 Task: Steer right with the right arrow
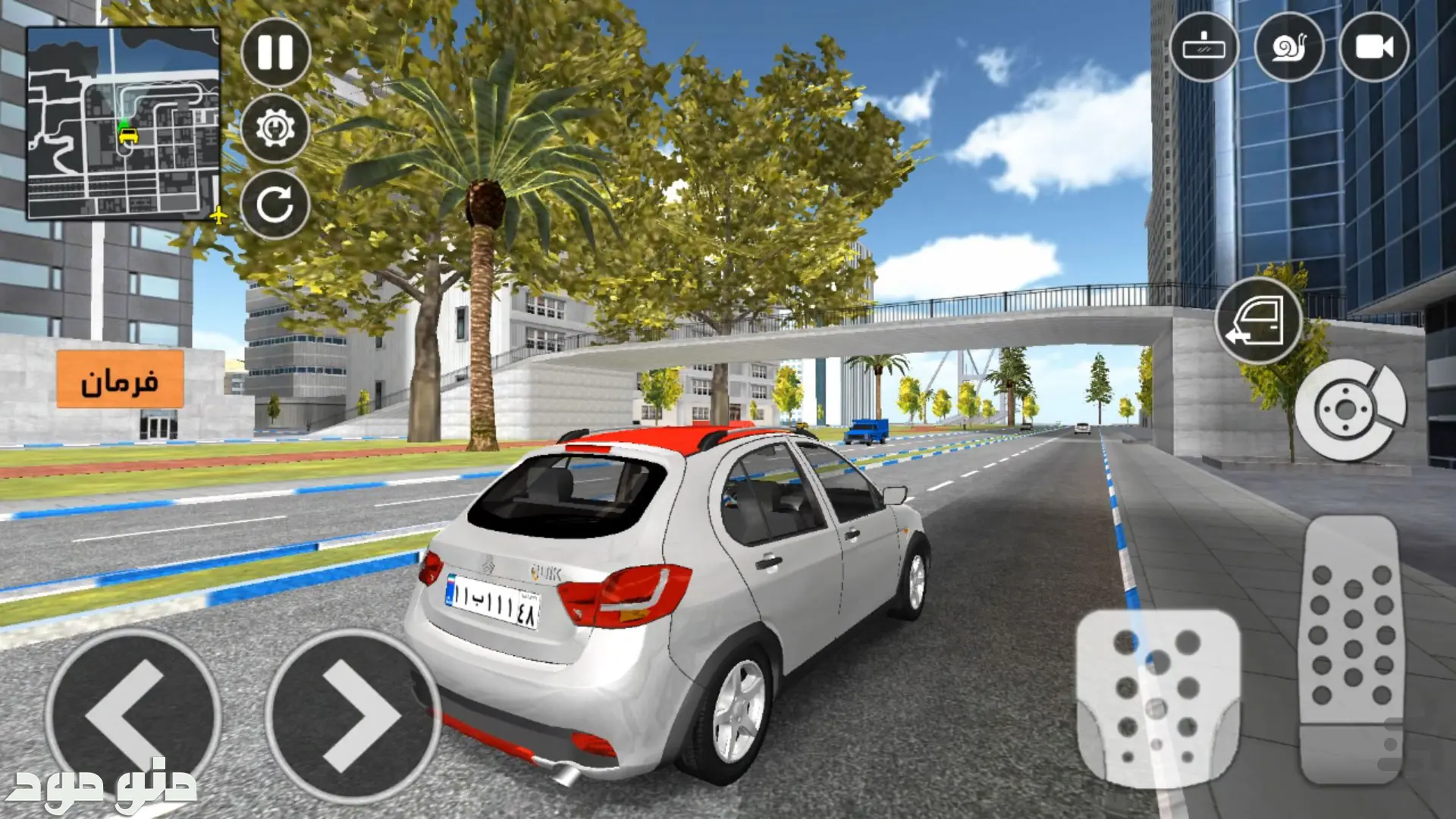point(353,715)
